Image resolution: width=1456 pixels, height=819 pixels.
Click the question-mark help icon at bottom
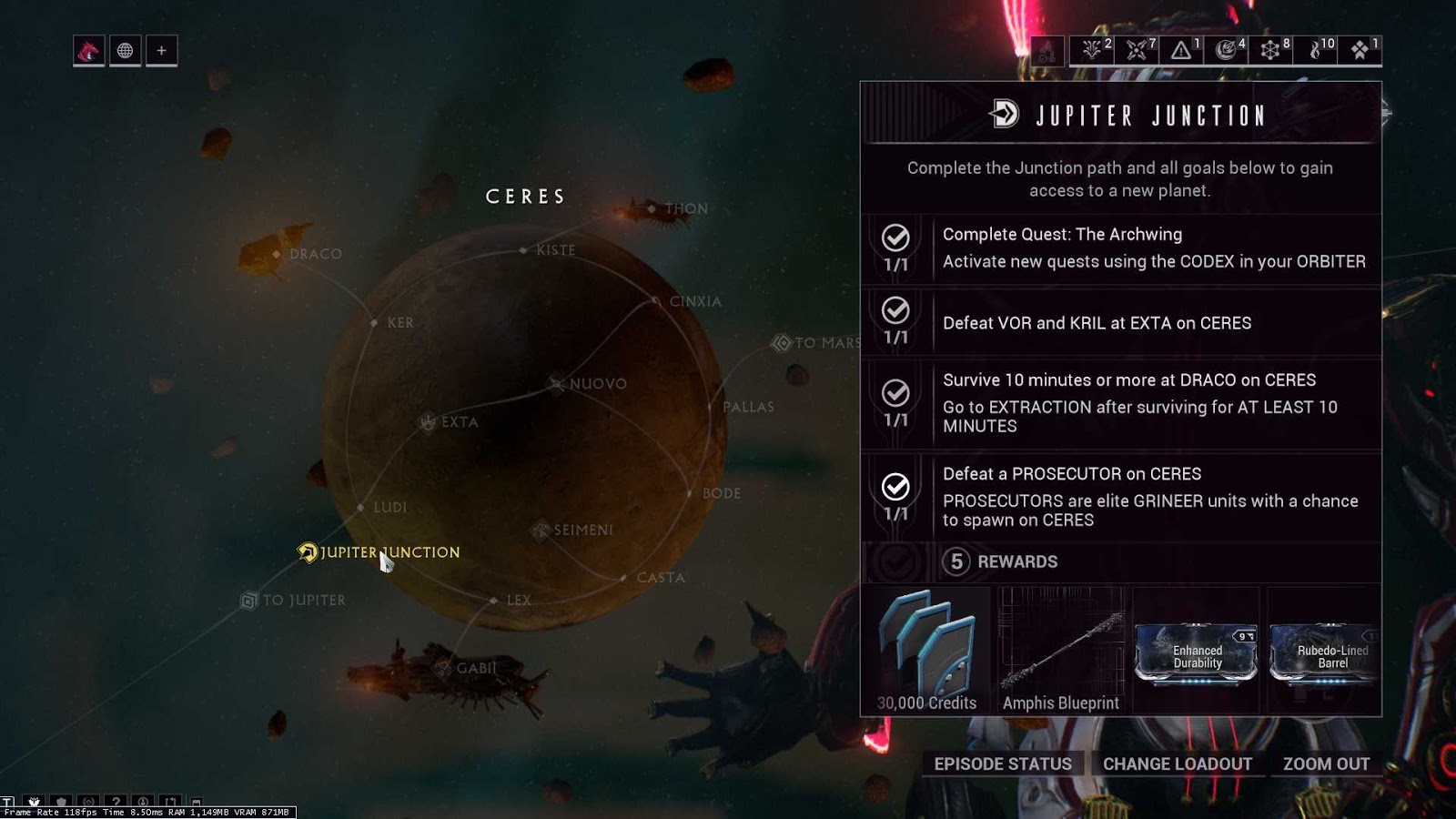click(x=116, y=802)
